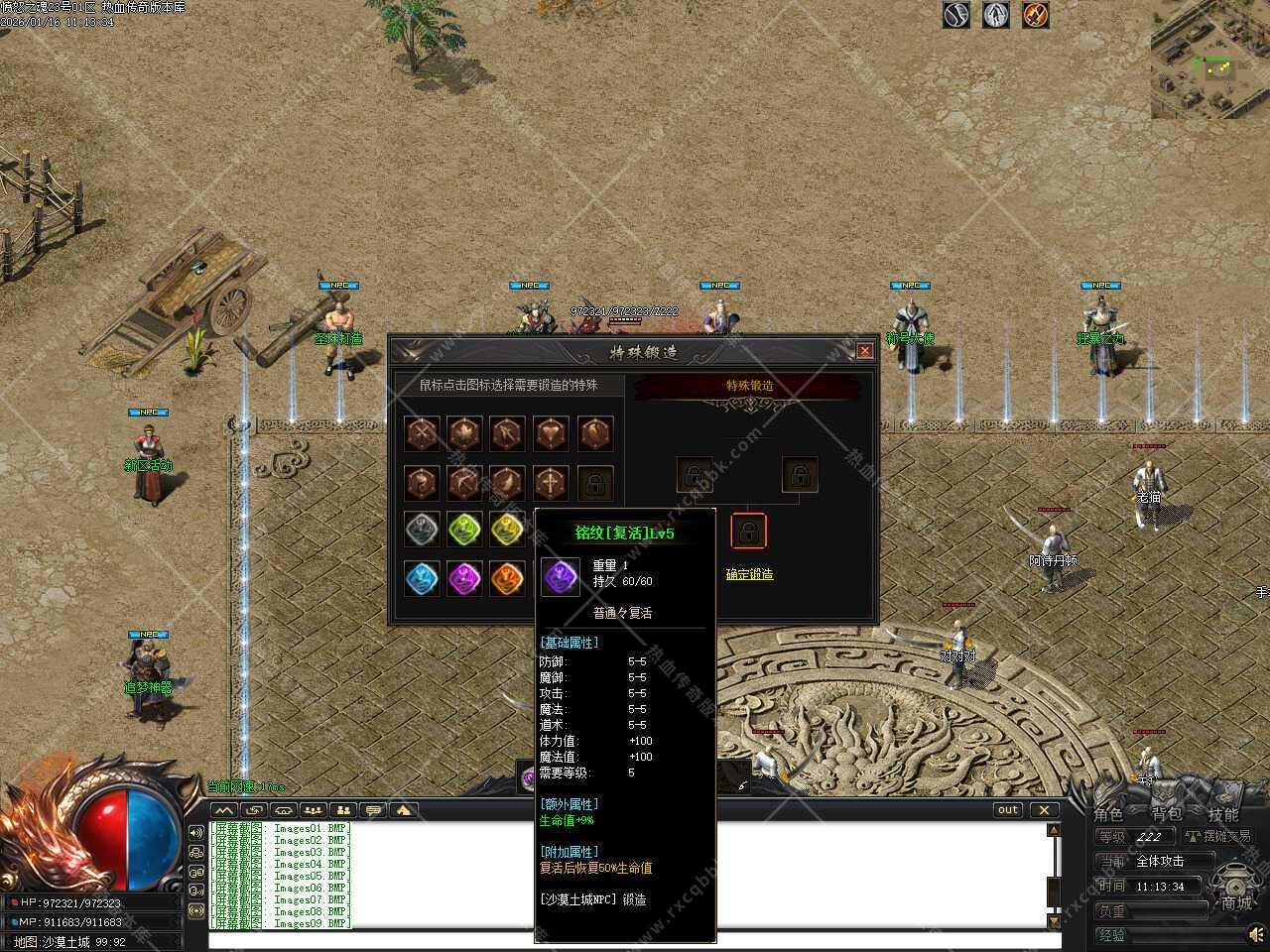Open the 技能 skills panel

(1223, 814)
